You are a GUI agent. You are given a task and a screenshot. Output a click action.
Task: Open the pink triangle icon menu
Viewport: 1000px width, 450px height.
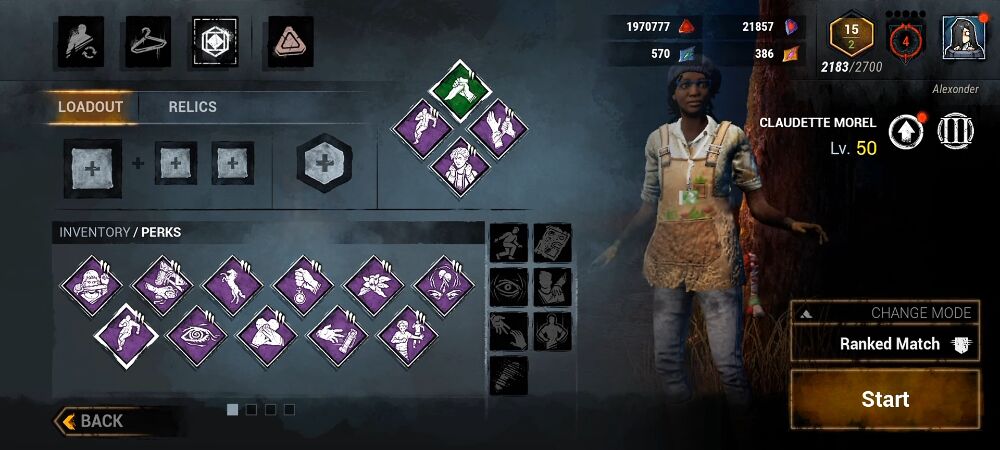point(291,40)
